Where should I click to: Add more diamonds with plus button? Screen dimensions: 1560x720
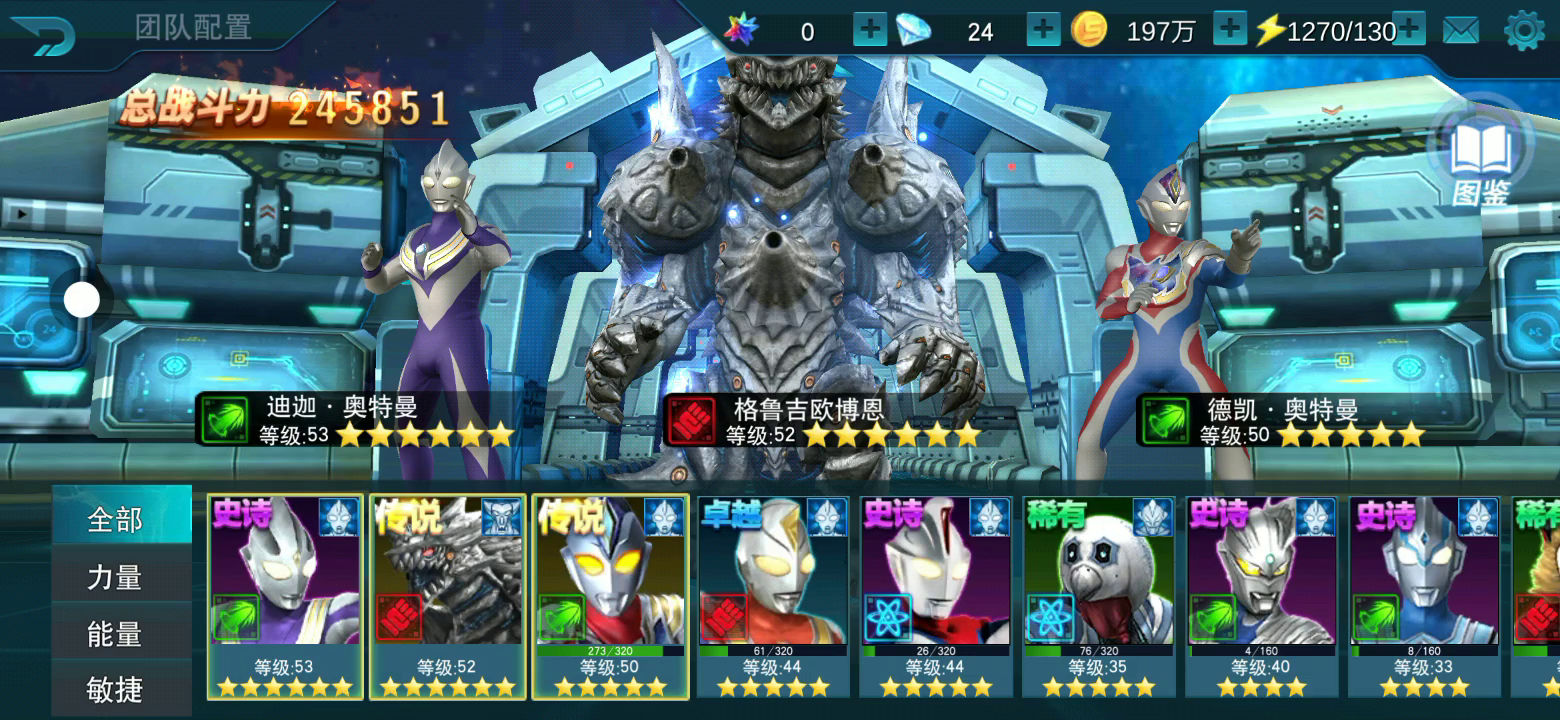(x=1043, y=31)
